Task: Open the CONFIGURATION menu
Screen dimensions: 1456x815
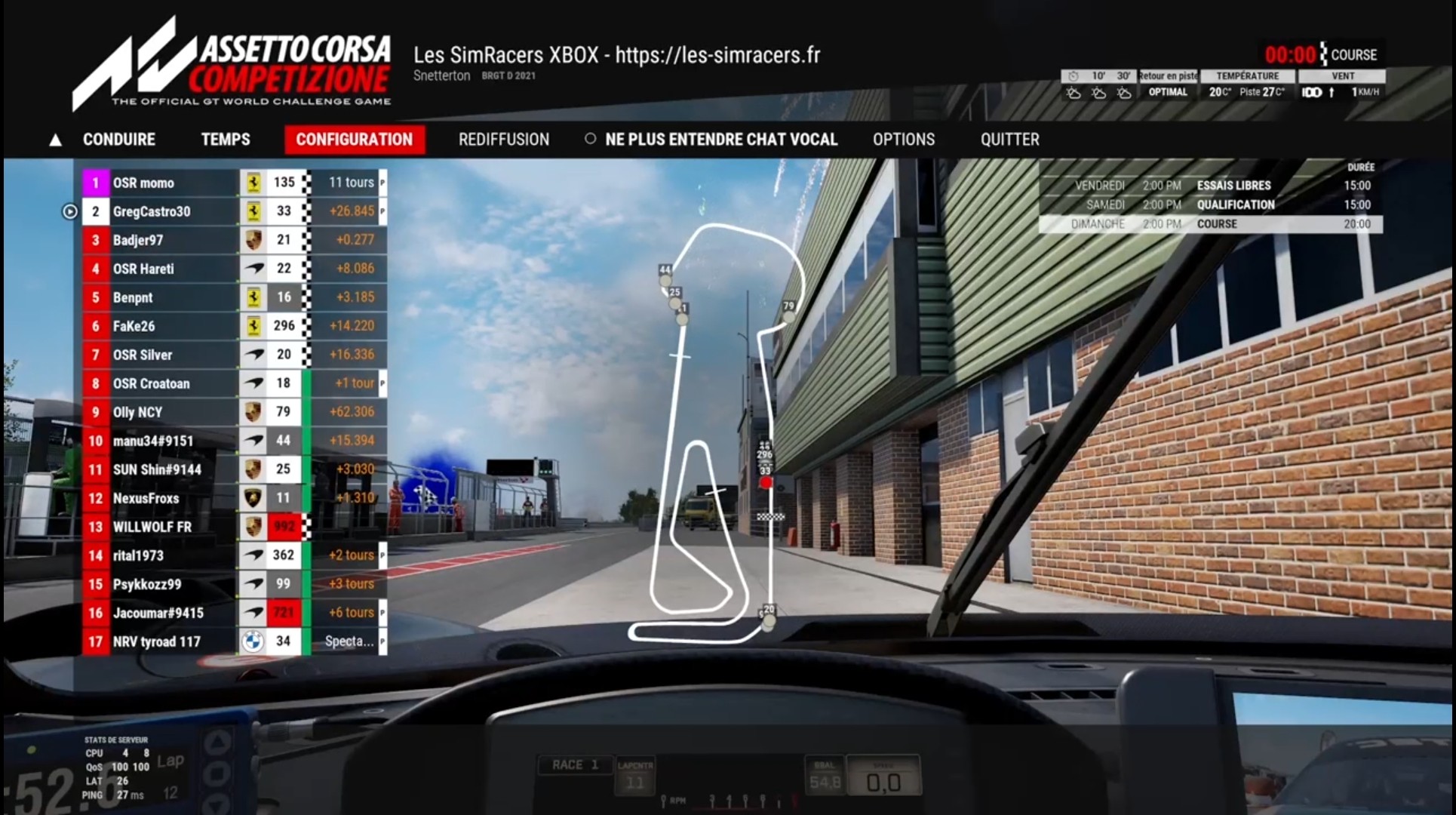Action: tap(354, 140)
